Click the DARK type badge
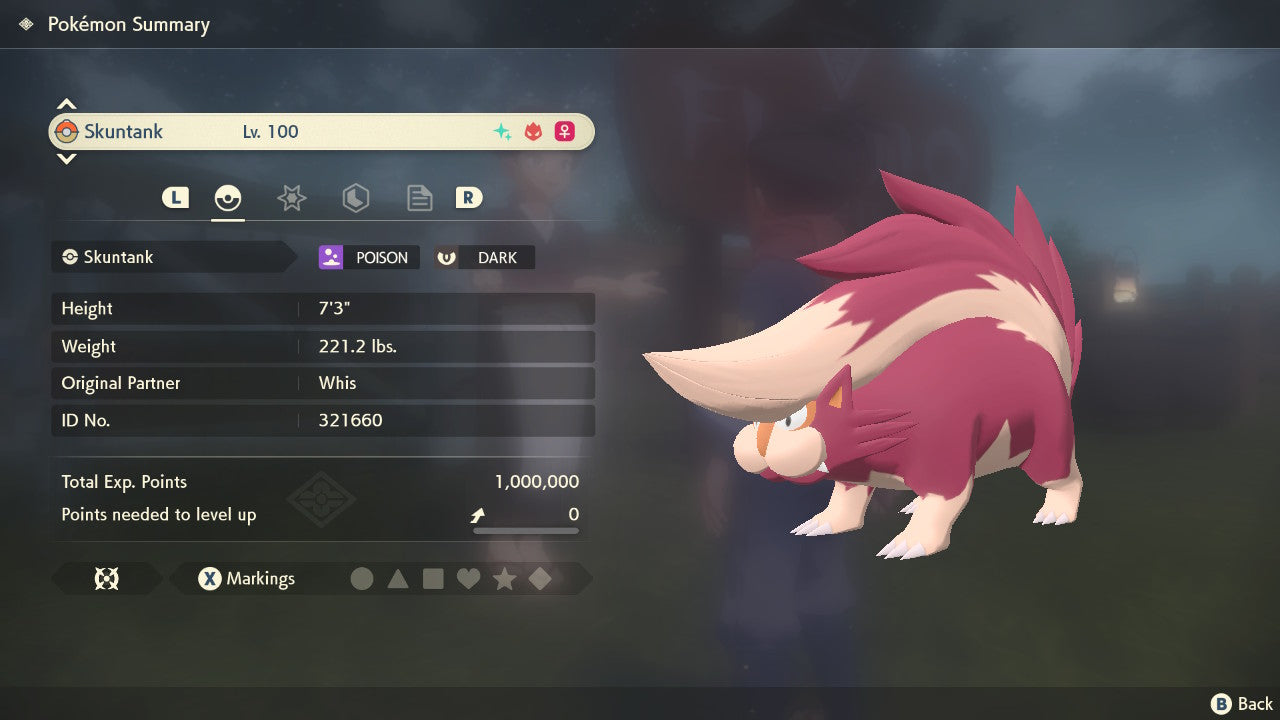 click(x=484, y=258)
